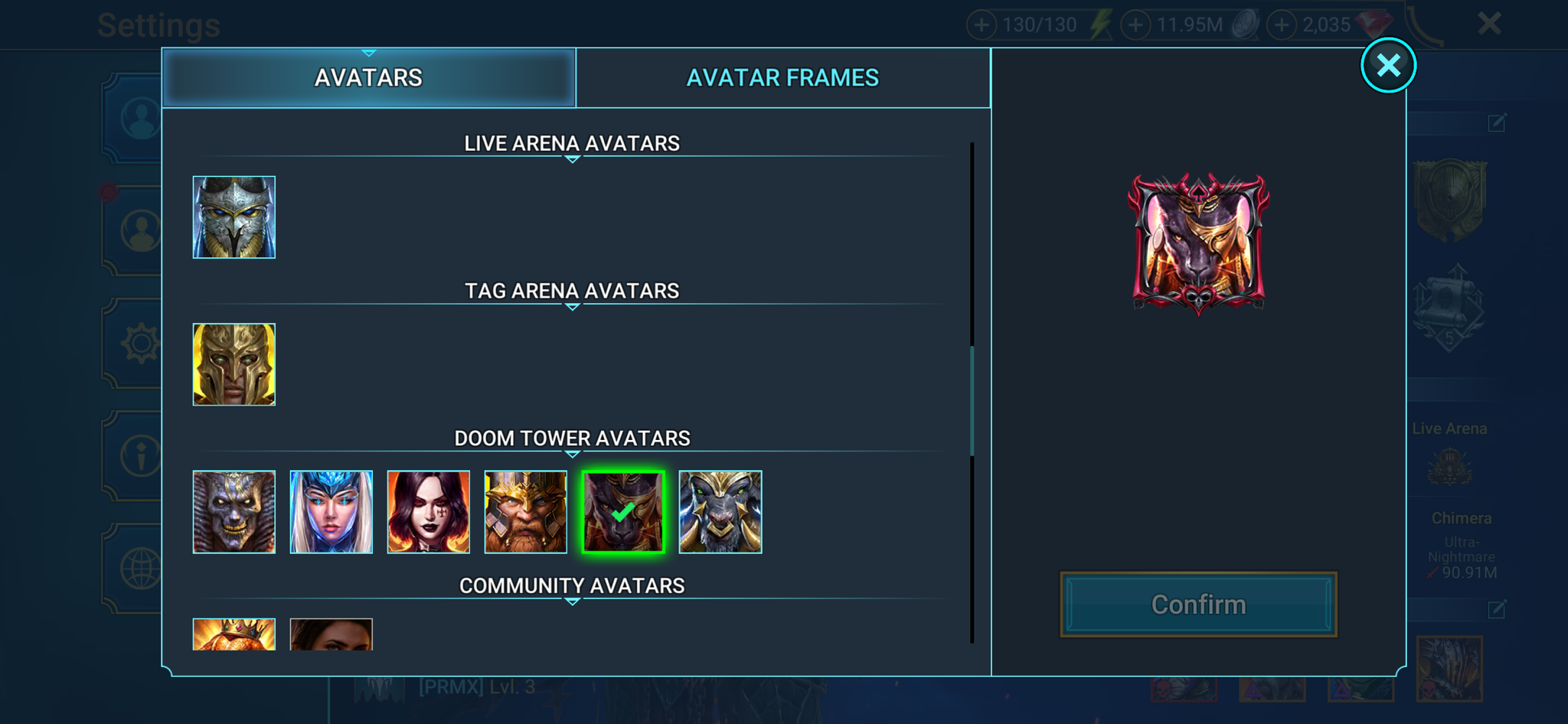Confirm the selected avatar
The width and height of the screenshot is (1568, 724).
(x=1198, y=605)
